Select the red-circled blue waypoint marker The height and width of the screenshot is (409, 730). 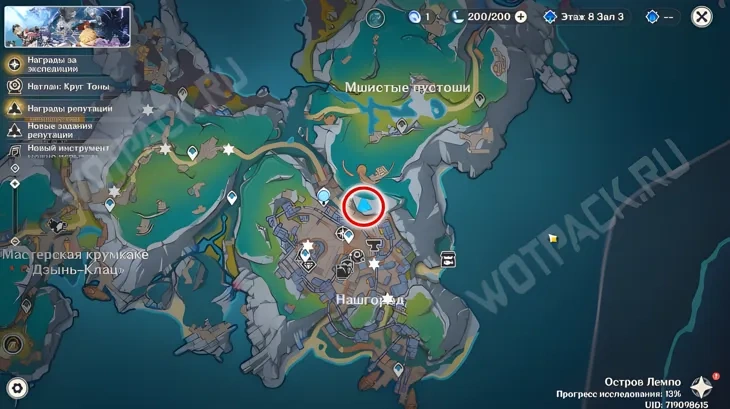pos(364,207)
